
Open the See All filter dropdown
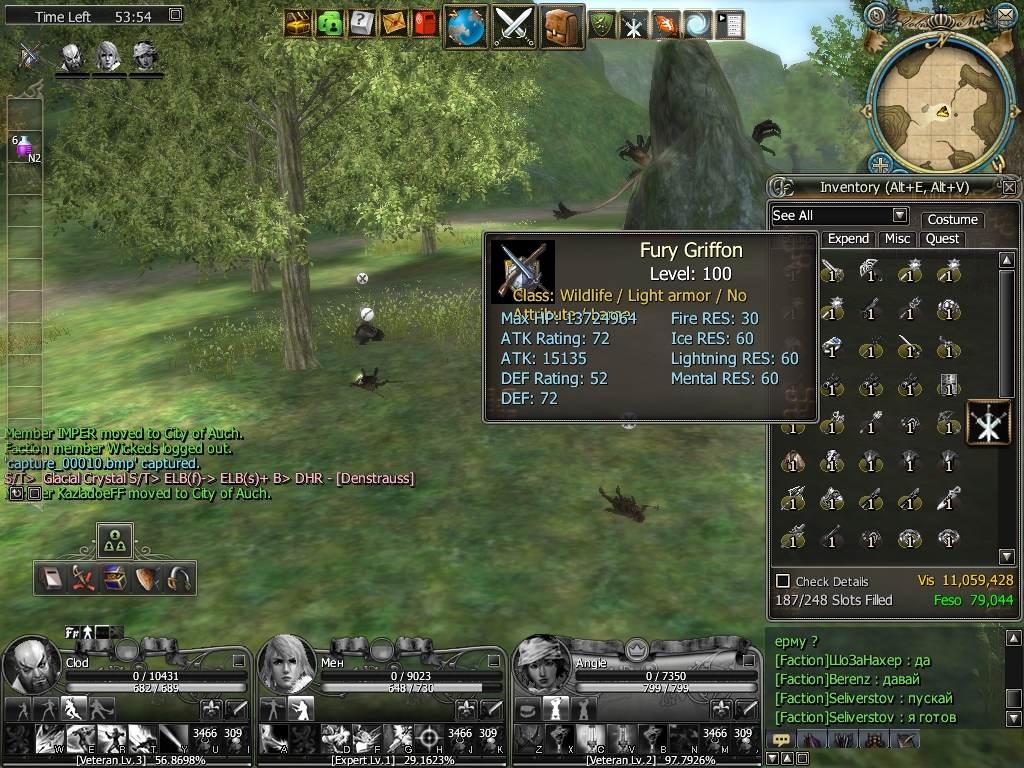[x=899, y=216]
